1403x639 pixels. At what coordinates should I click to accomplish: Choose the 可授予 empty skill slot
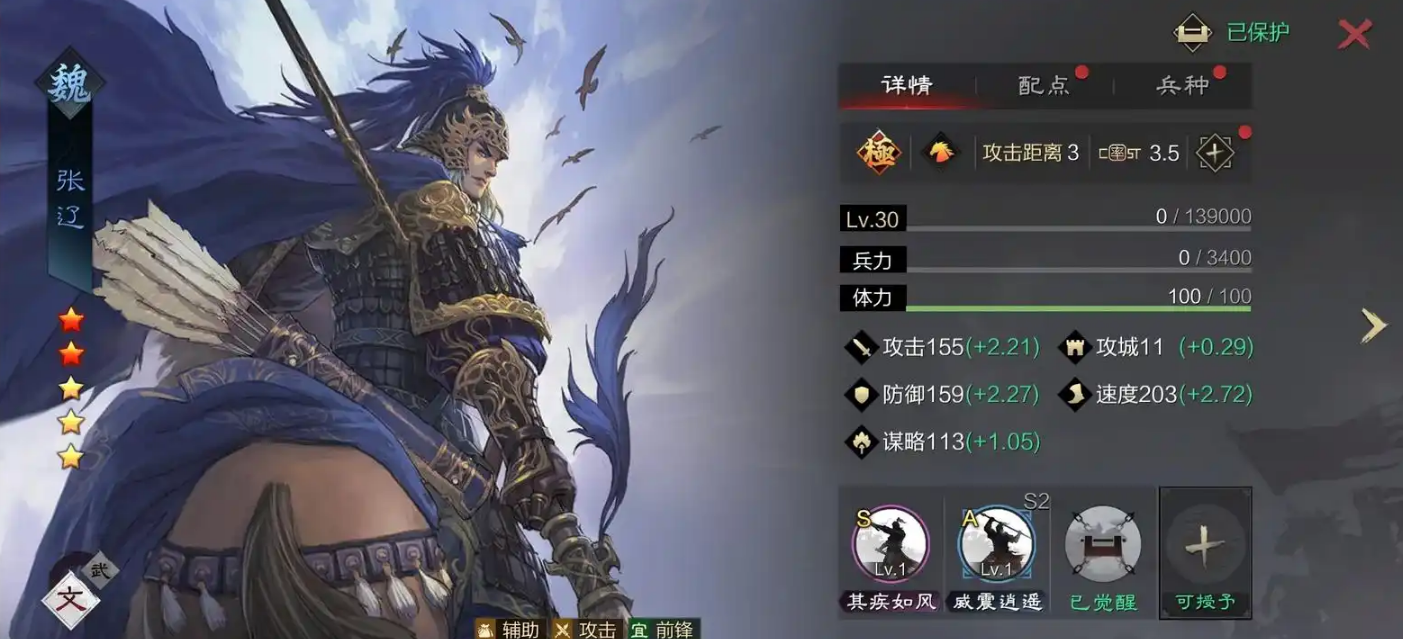click(1205, 549)
